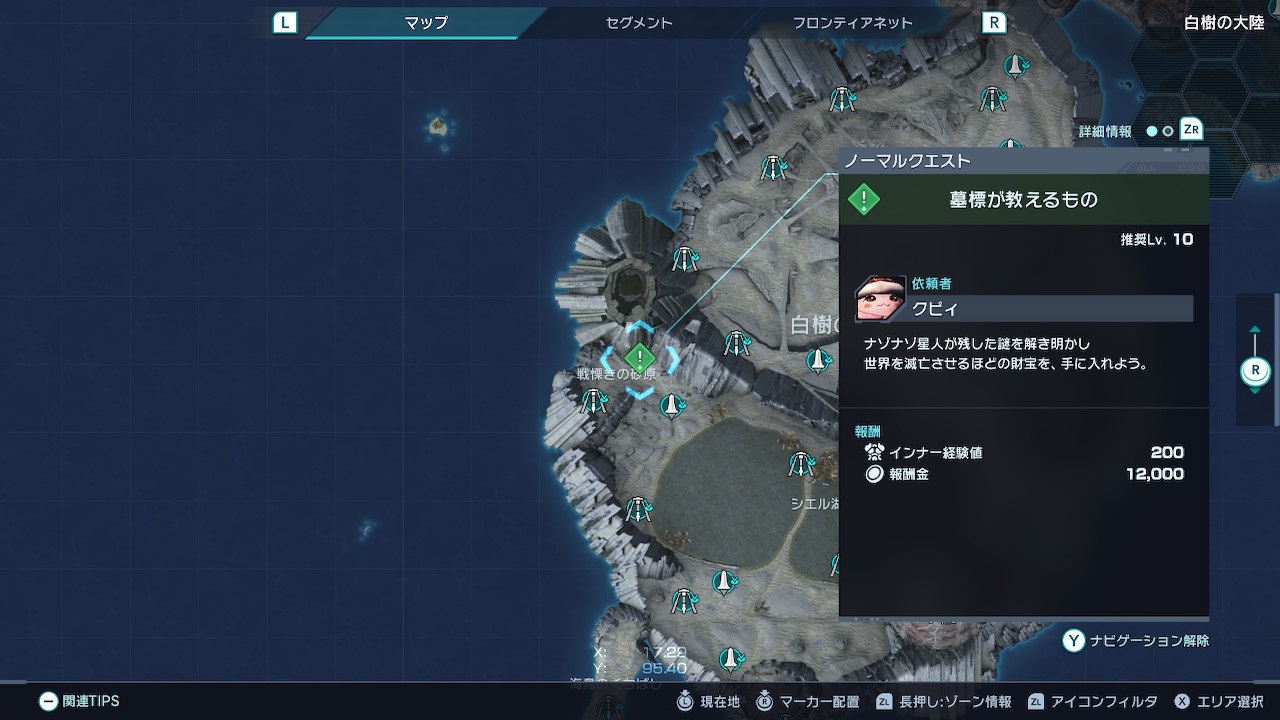Open the 墓標が教えるもの quest title
The height and width of the screenshot is (720, 1280).
(x=1023, y=200)
